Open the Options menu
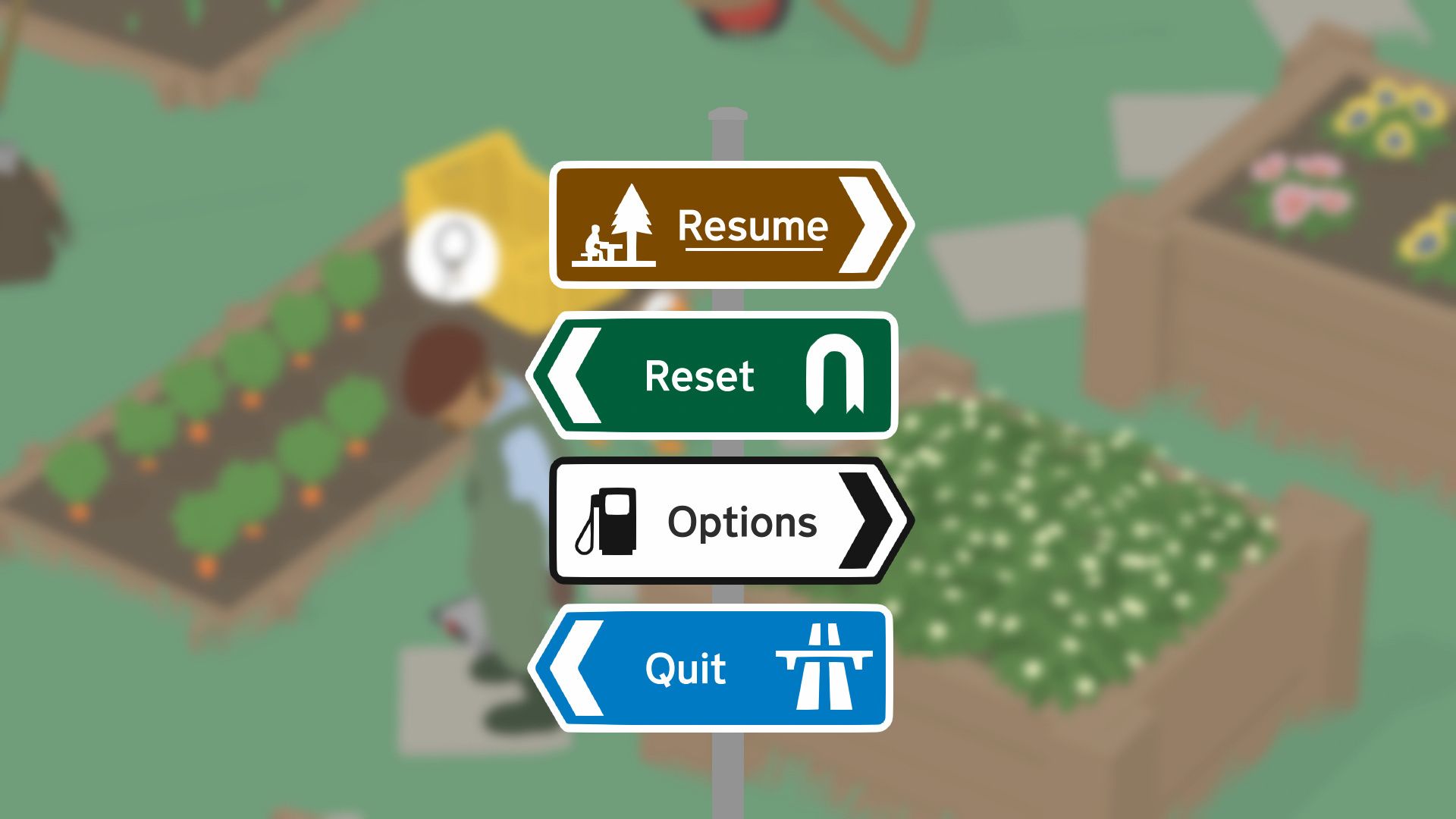The height and width of the screenshot is (819, 1456). [x=742, y=522]
